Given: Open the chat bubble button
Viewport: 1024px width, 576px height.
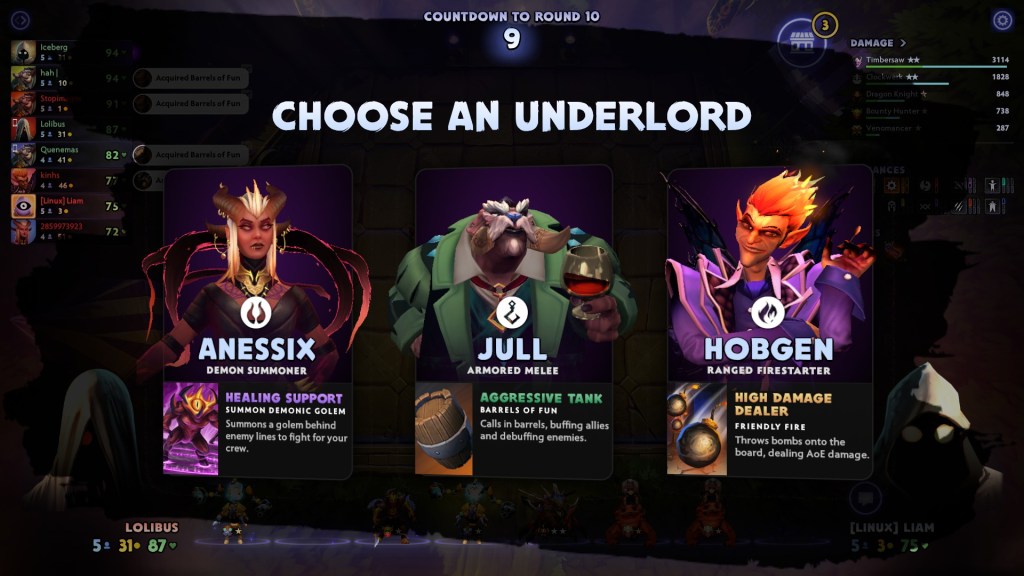Looking at the screenshot, I should [x=866, y=497].
